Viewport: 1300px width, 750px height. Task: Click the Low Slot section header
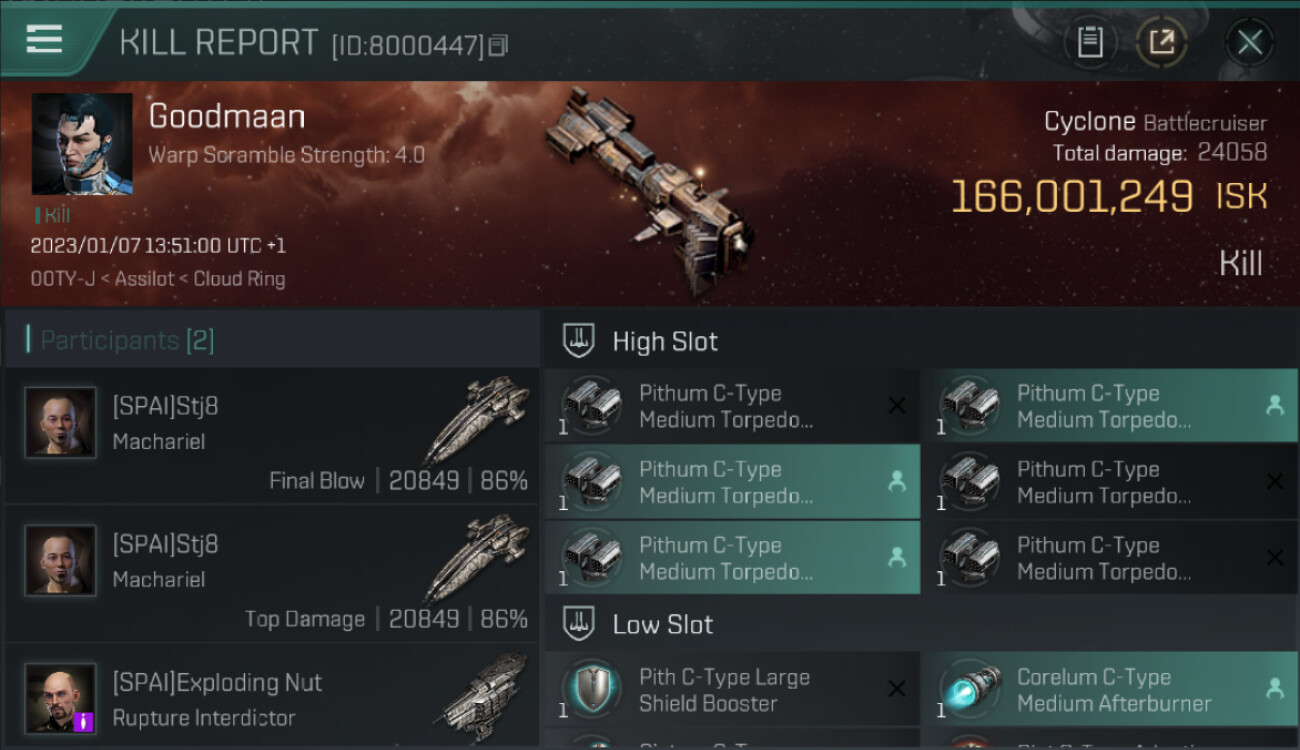coord(663,625)
